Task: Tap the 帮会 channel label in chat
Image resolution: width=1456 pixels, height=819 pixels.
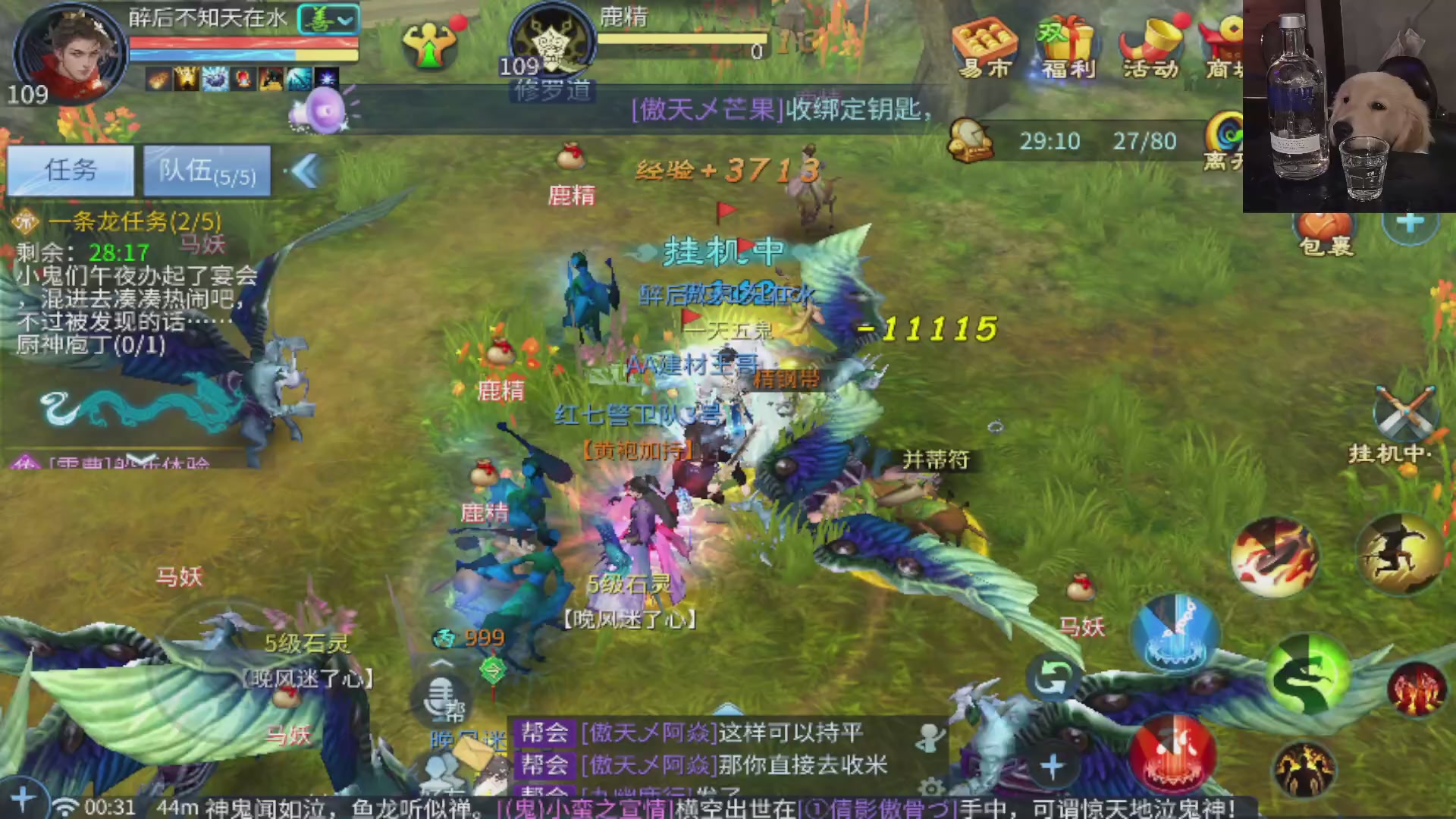Action: (x=544, y=733)
